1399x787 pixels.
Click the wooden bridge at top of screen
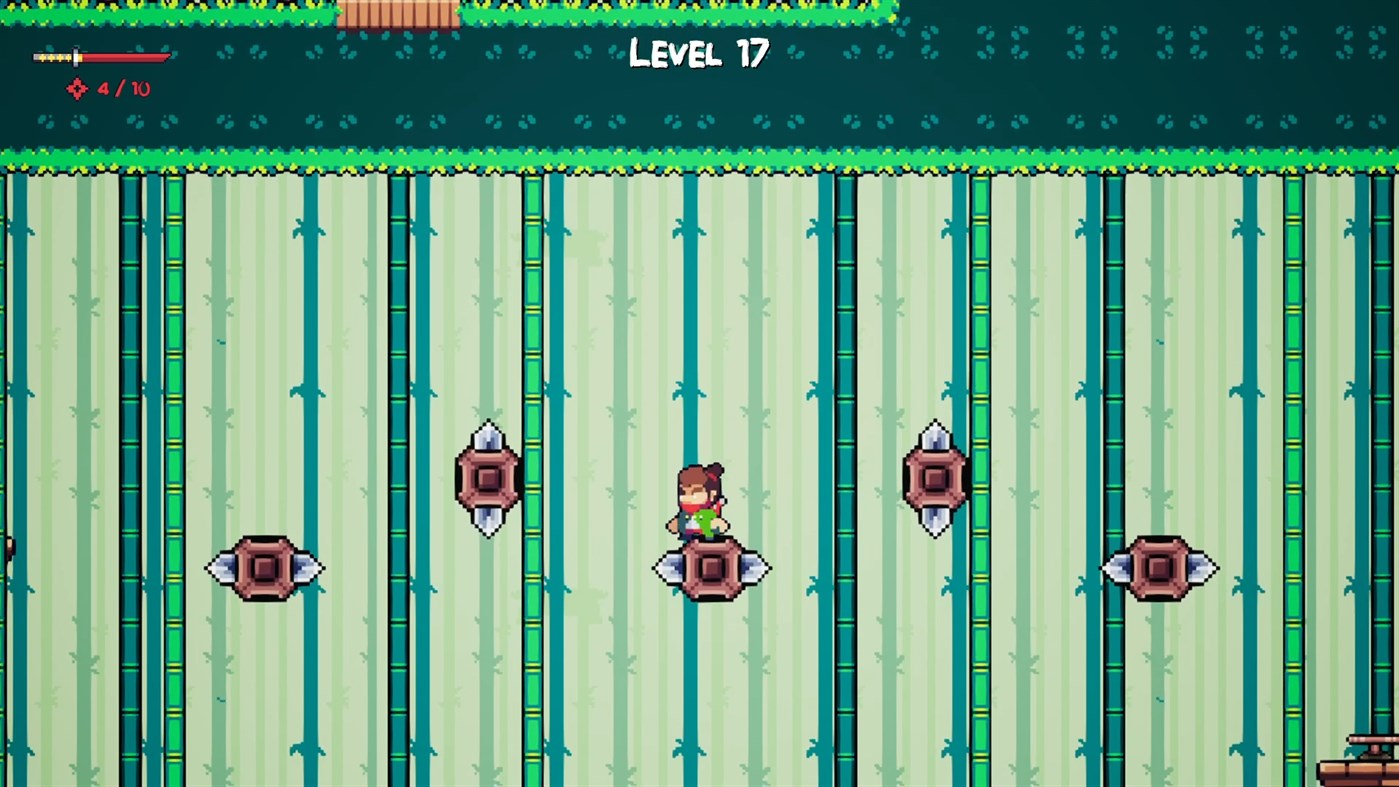[400, 12]
